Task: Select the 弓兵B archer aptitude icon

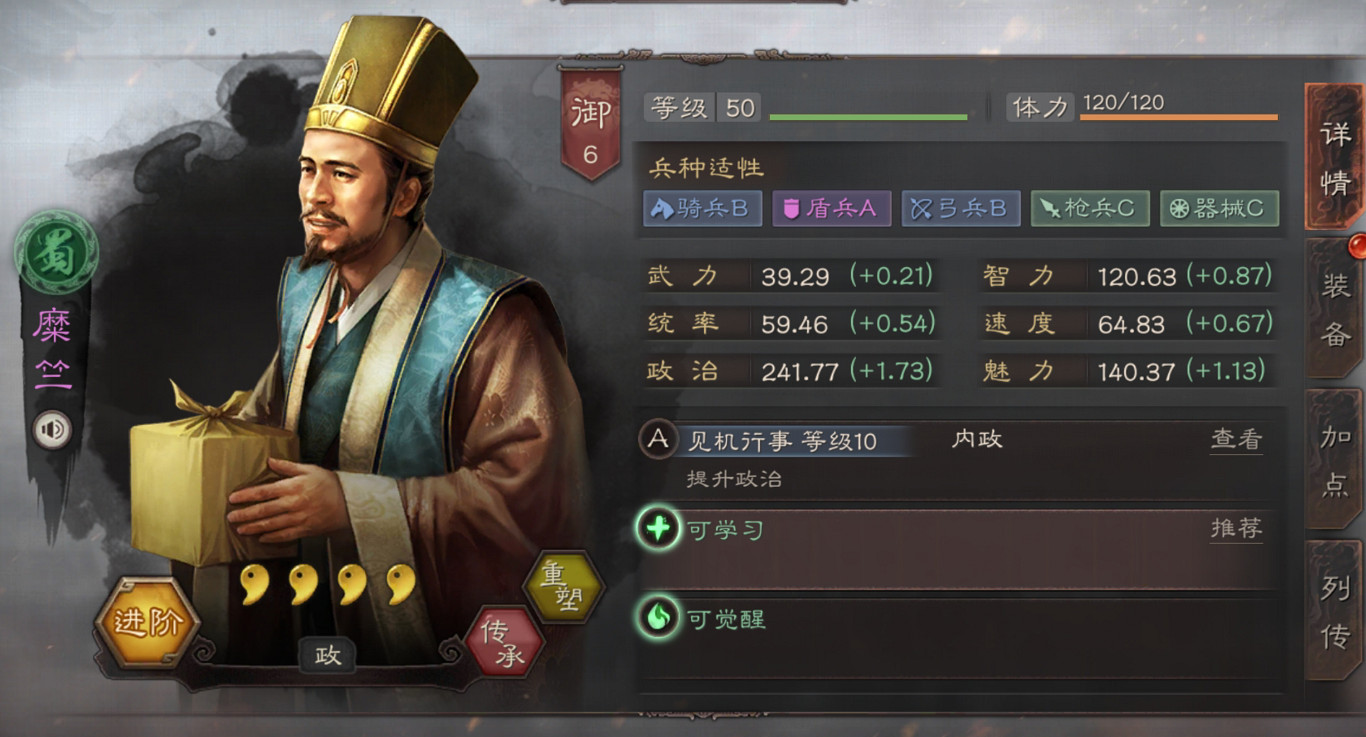Action: click(x=960, y=209)
